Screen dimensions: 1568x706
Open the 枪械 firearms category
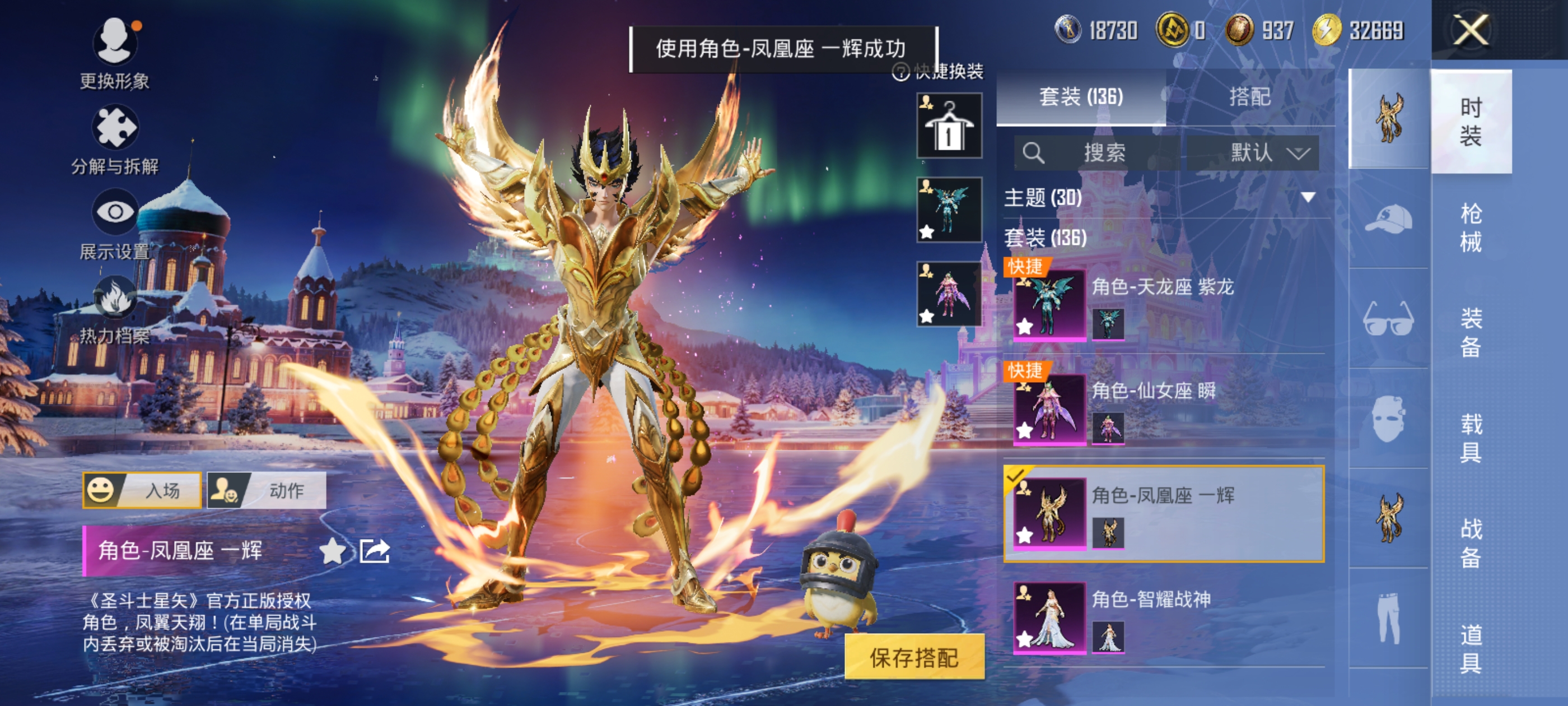coord(1471,227)
